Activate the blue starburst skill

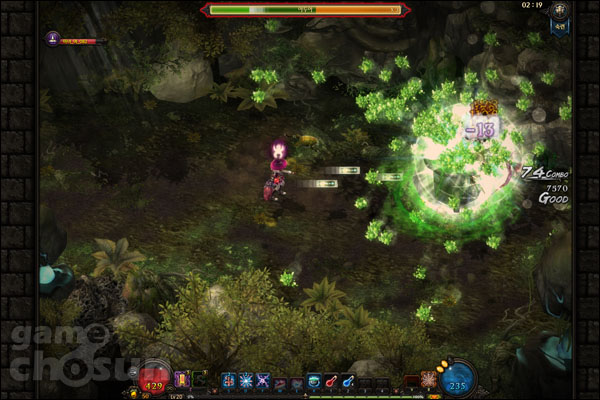(x=246, y=380)
